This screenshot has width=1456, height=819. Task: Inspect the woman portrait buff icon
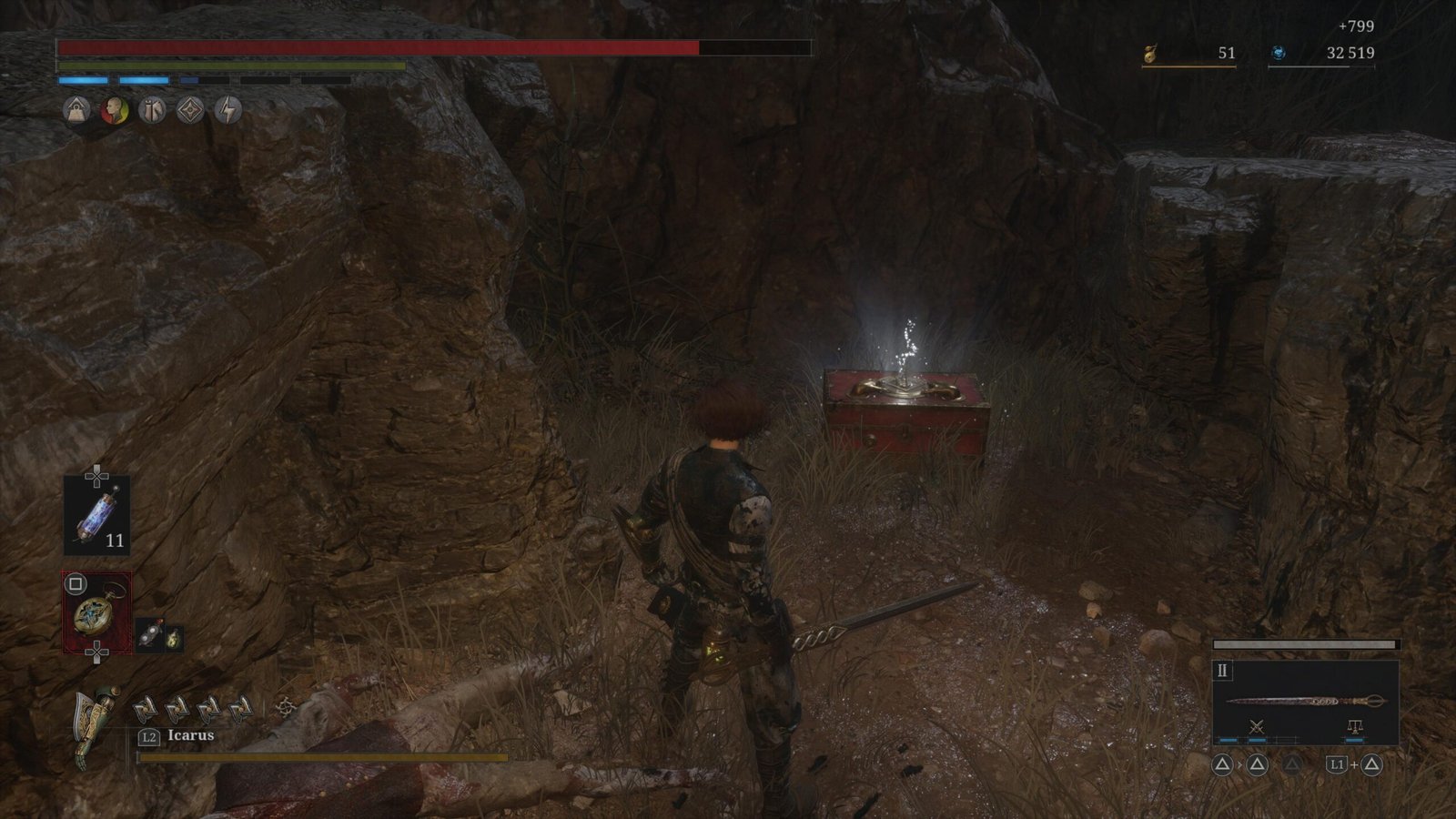pos(114,110)
